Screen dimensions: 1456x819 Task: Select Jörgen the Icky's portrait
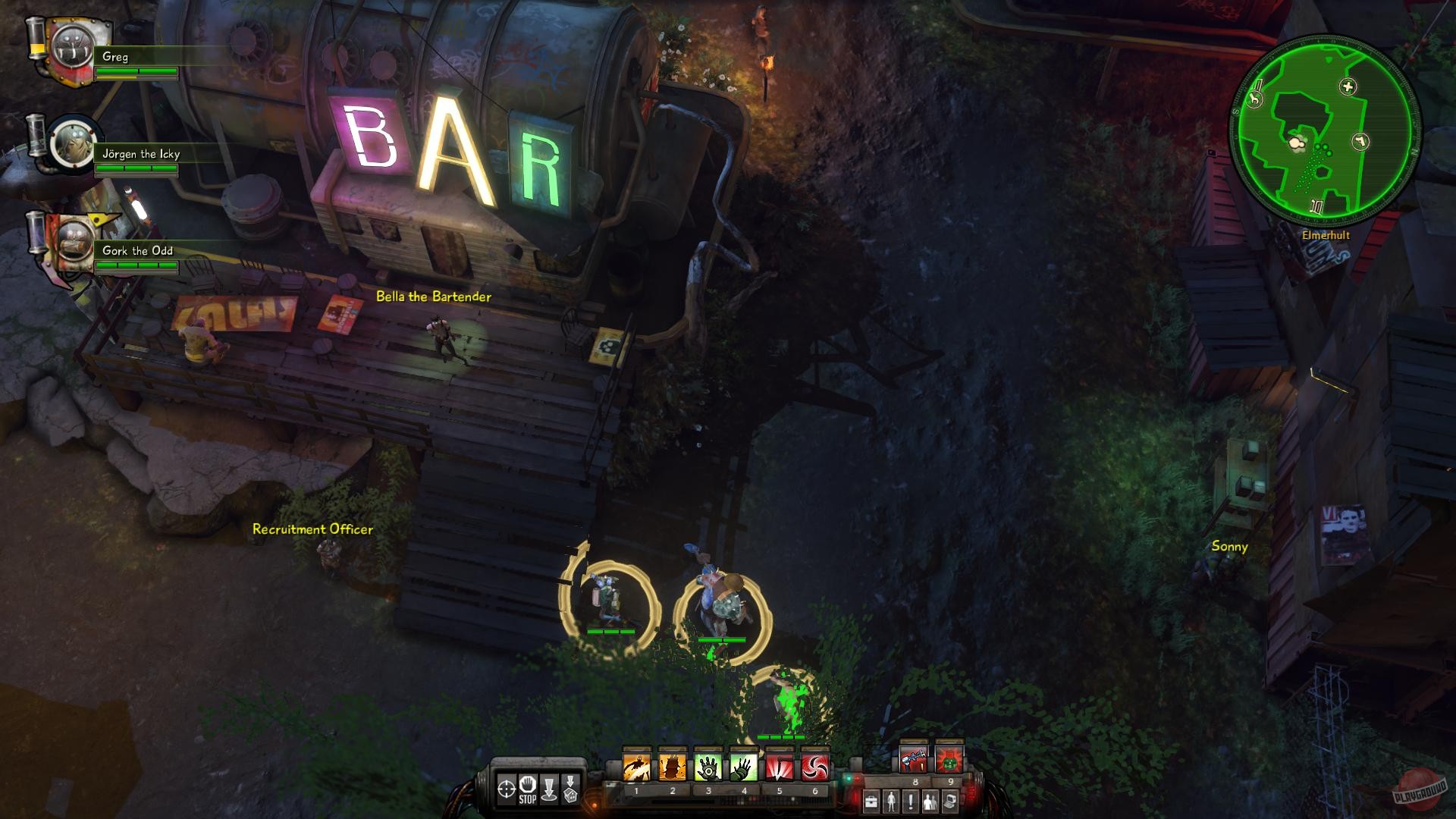tap(72, 143)
